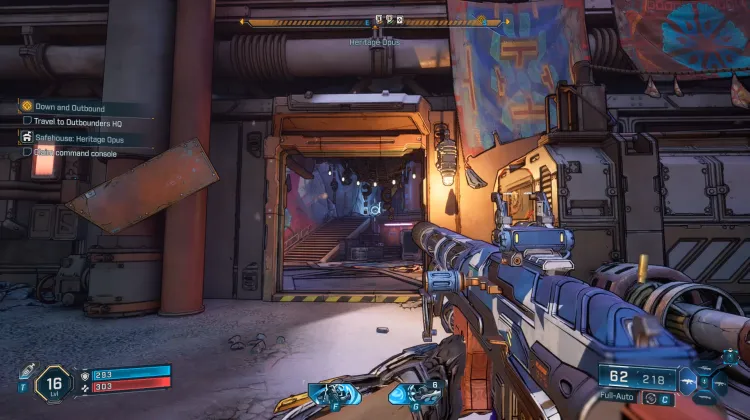
Task: Open the level 16 character badge
Action: click(53, 383)
